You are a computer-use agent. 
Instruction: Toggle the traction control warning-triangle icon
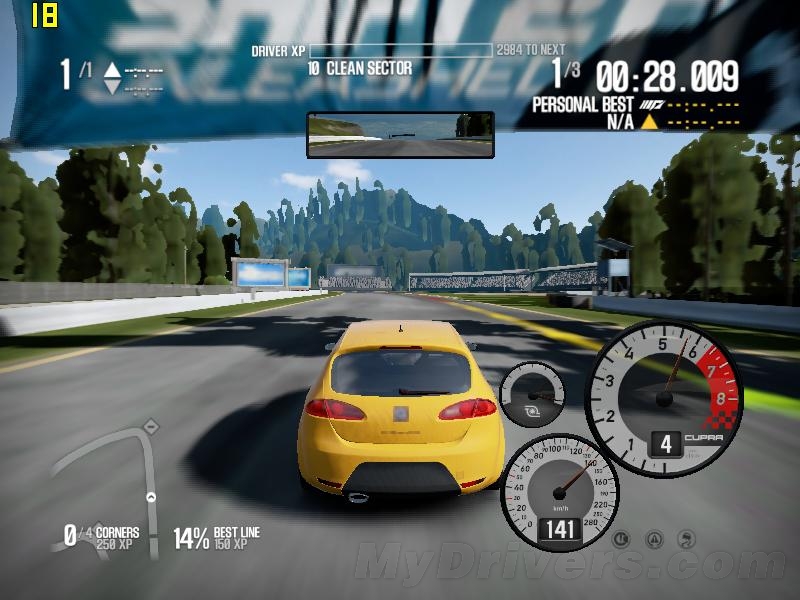pos(653,539)
